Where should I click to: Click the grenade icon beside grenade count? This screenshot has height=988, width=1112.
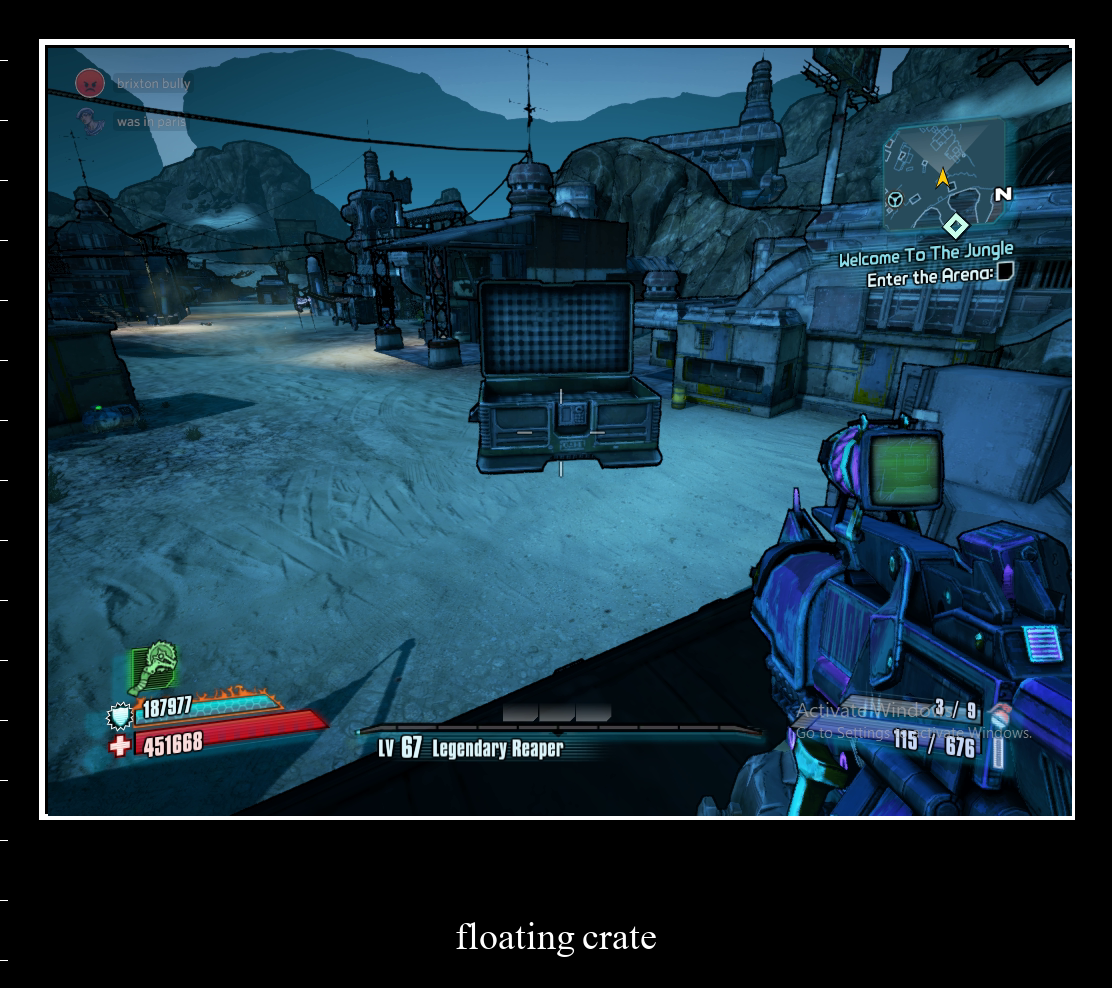pos(1000,714)
